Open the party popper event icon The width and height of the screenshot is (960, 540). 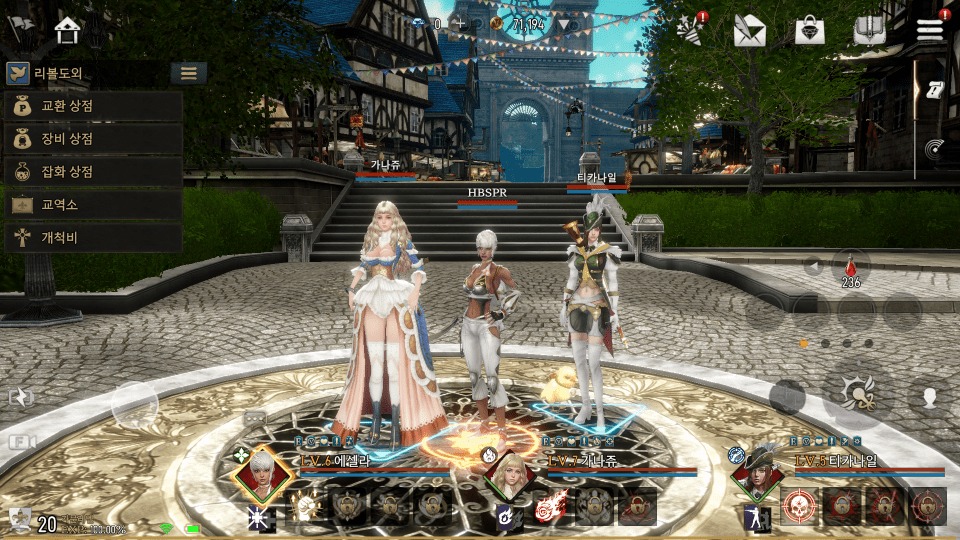[x=689, y=30]
